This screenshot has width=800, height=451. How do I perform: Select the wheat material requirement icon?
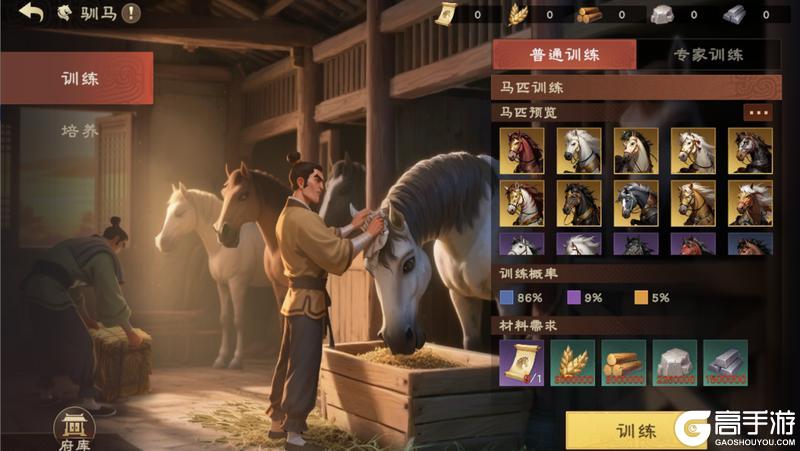tap(572, 363)
